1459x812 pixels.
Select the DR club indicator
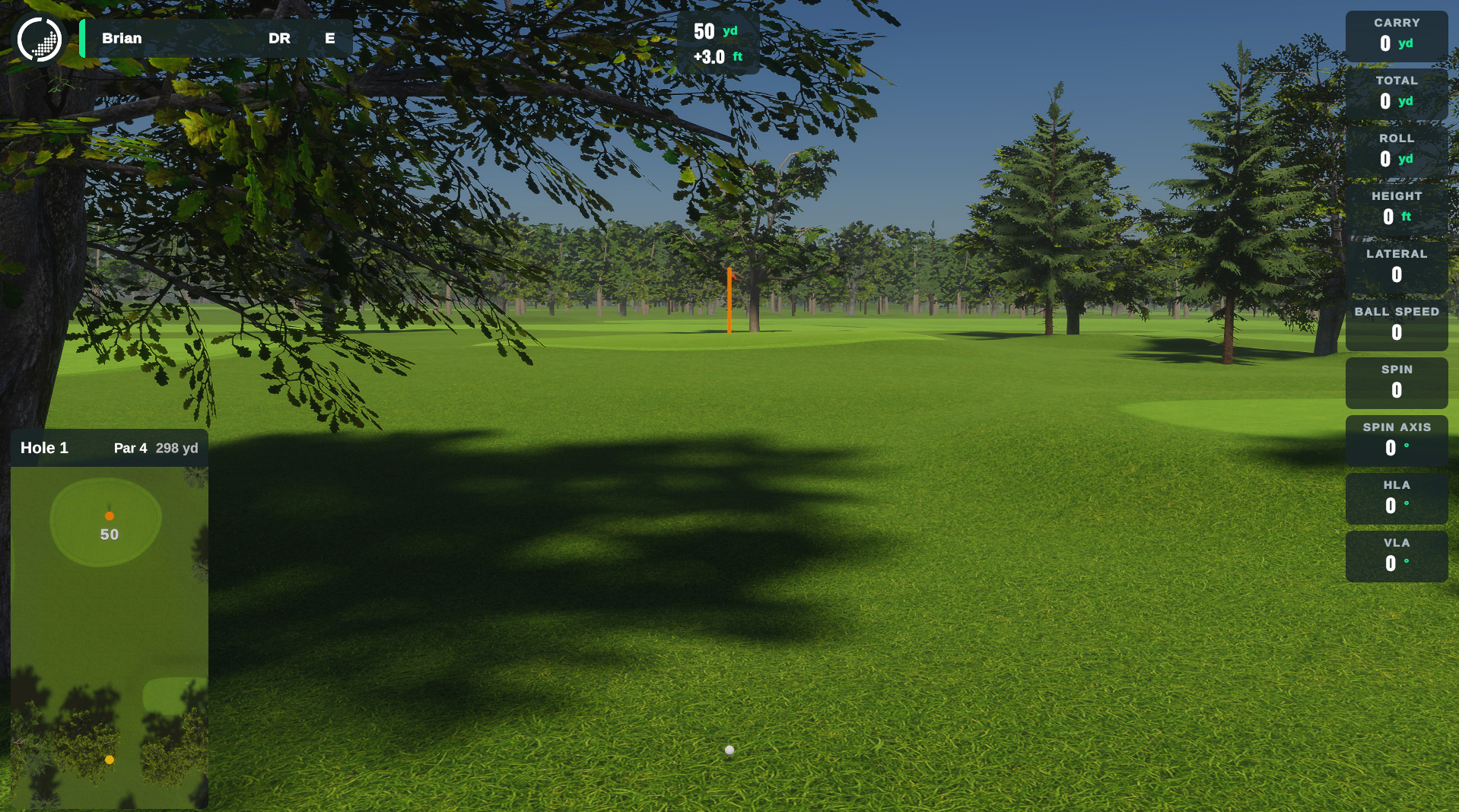coord(279,39)
